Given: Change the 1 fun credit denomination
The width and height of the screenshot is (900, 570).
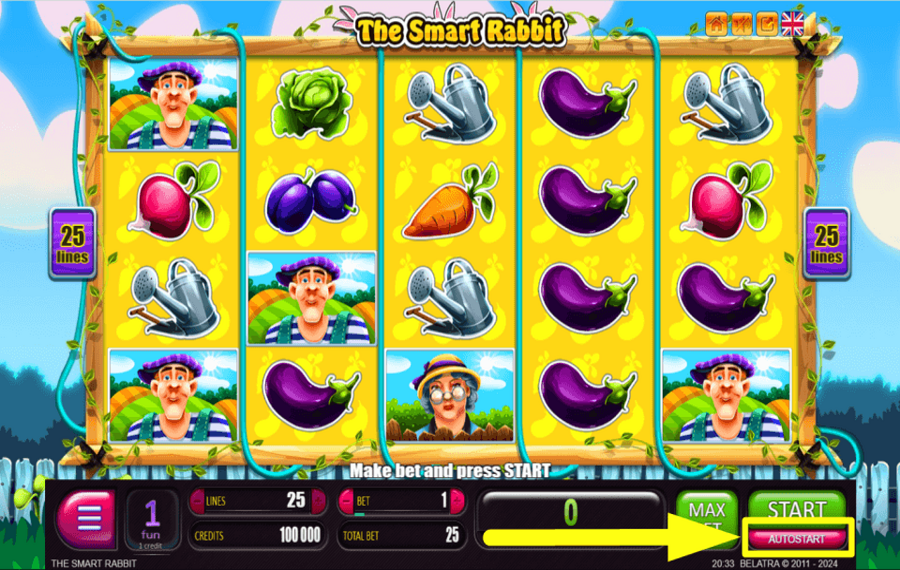Looking at the screenshot, I should coord(153,520).
